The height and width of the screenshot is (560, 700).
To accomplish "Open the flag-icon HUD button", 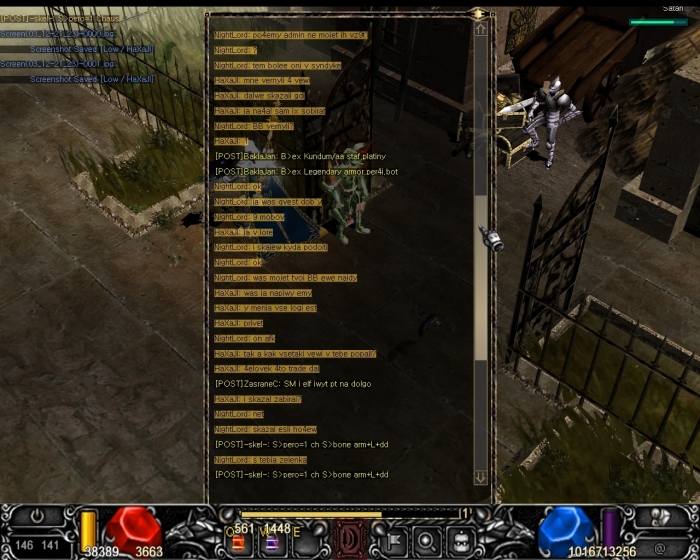I will (x=391, y=541).
